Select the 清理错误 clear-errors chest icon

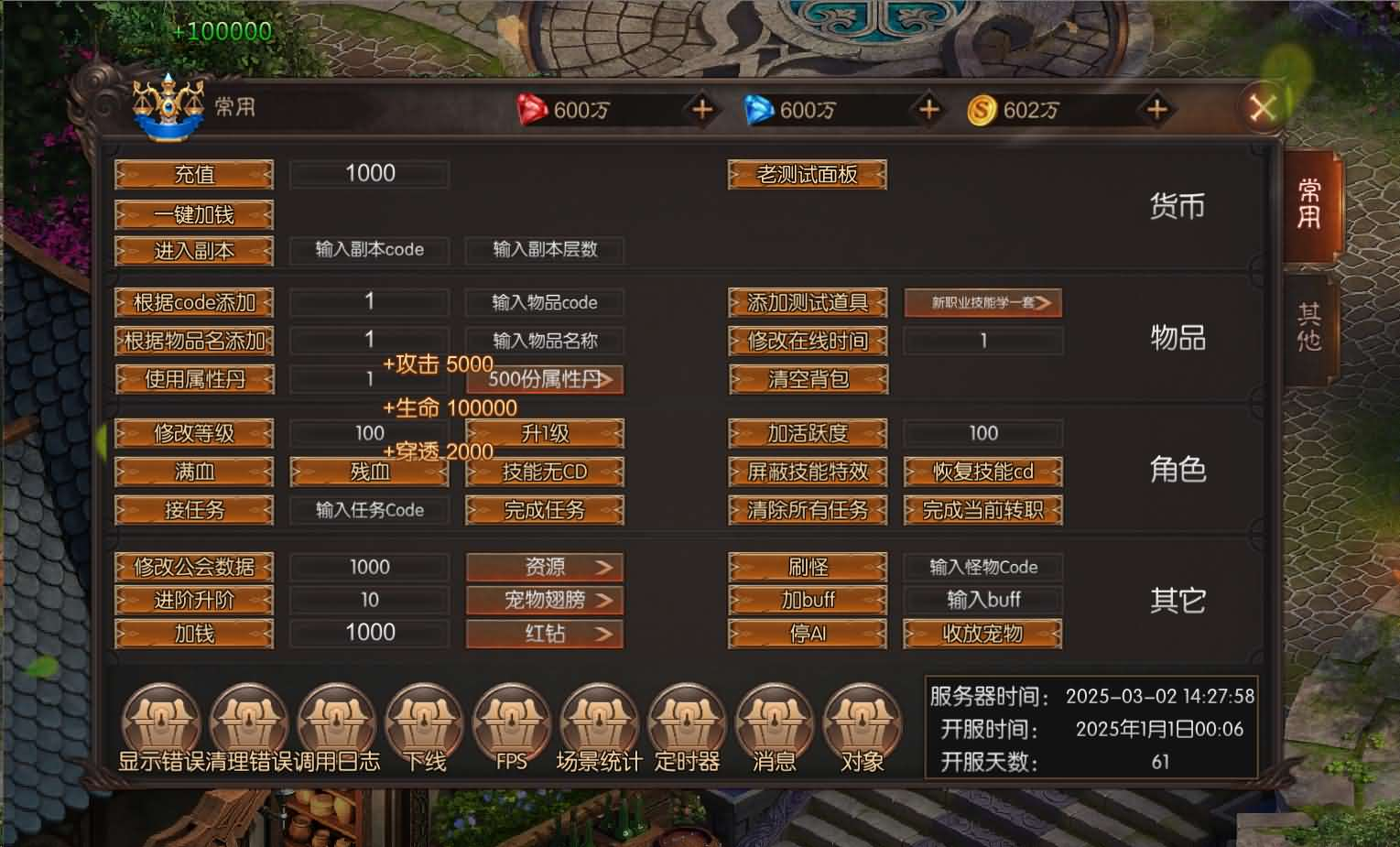click(x=249, y=723)
